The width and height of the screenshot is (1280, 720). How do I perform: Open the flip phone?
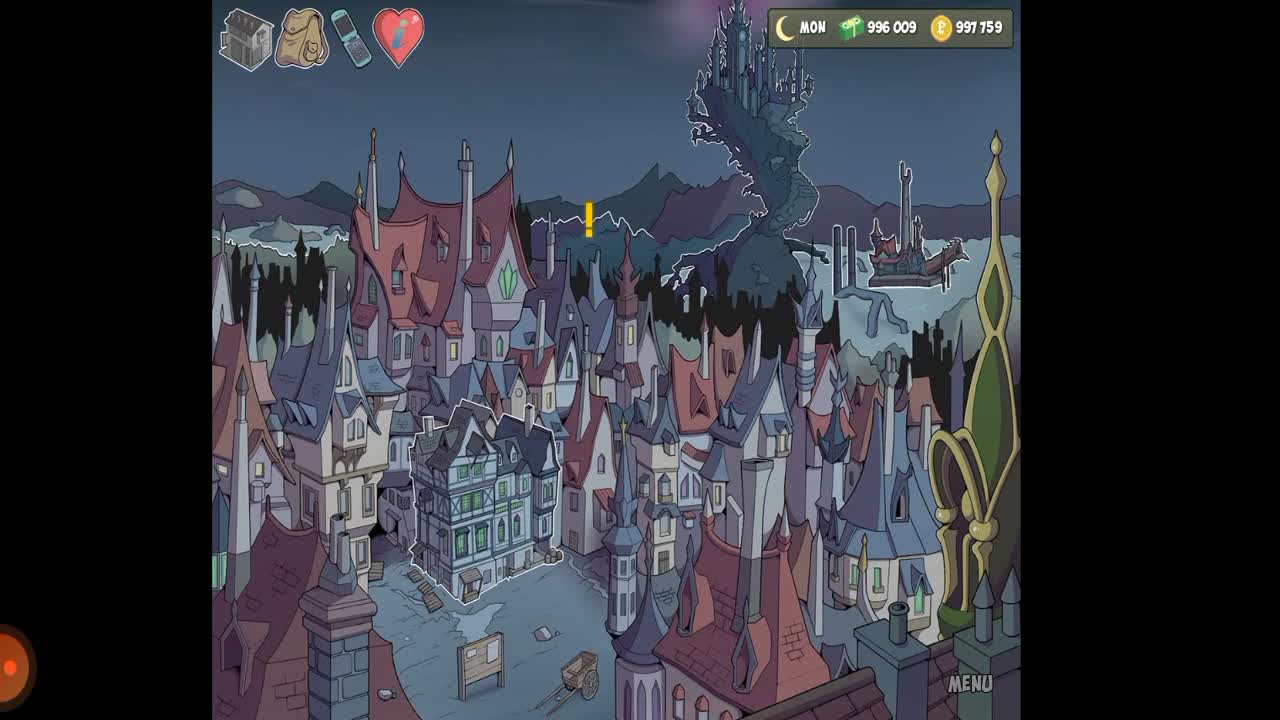(x=351, y=38)
